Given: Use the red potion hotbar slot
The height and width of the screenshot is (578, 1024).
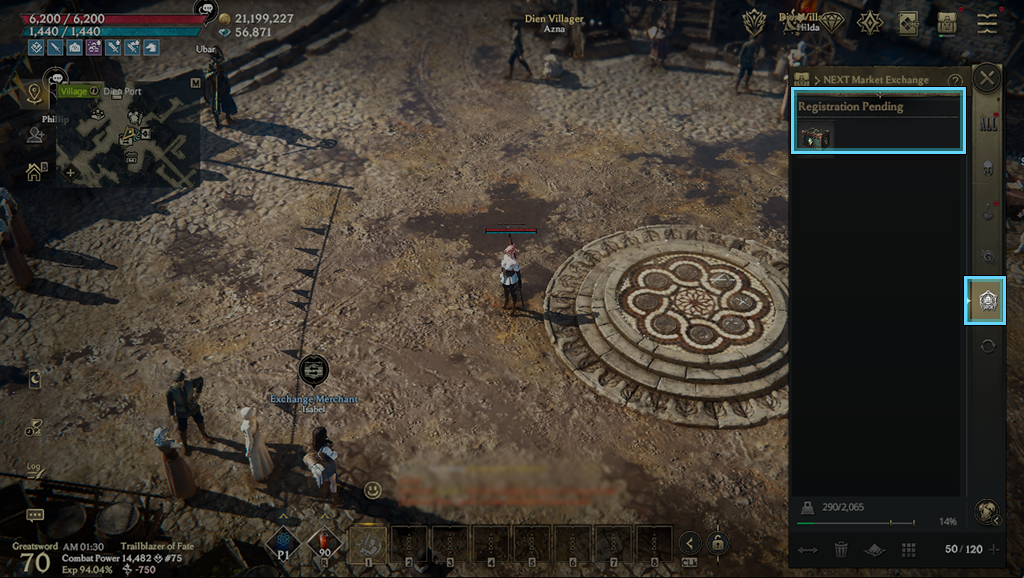Looking at the screenshot, I should tap(325, 543).
